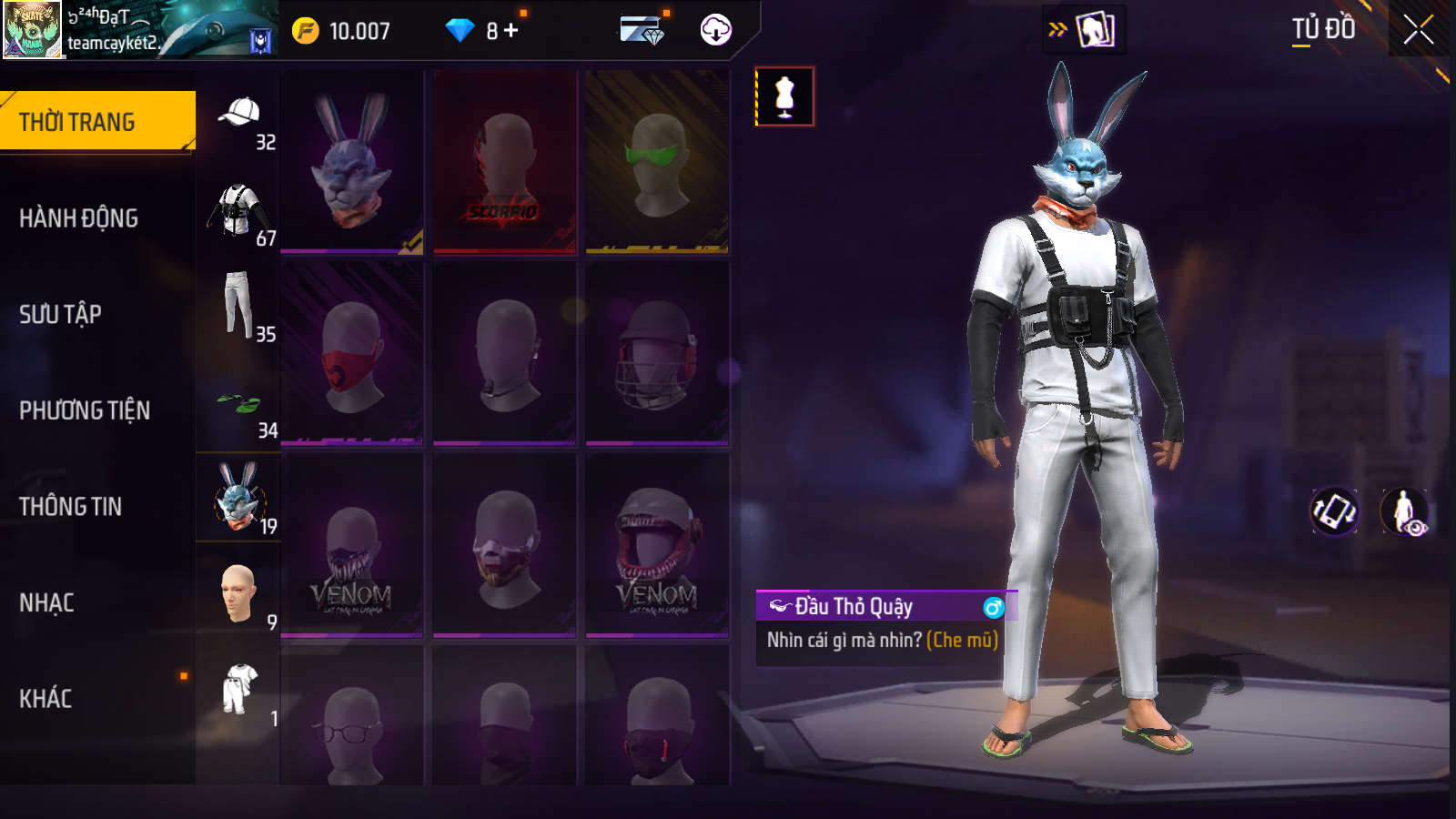Choose the white pants category
Screen dimensions: 1456x819
pos(239,308)
